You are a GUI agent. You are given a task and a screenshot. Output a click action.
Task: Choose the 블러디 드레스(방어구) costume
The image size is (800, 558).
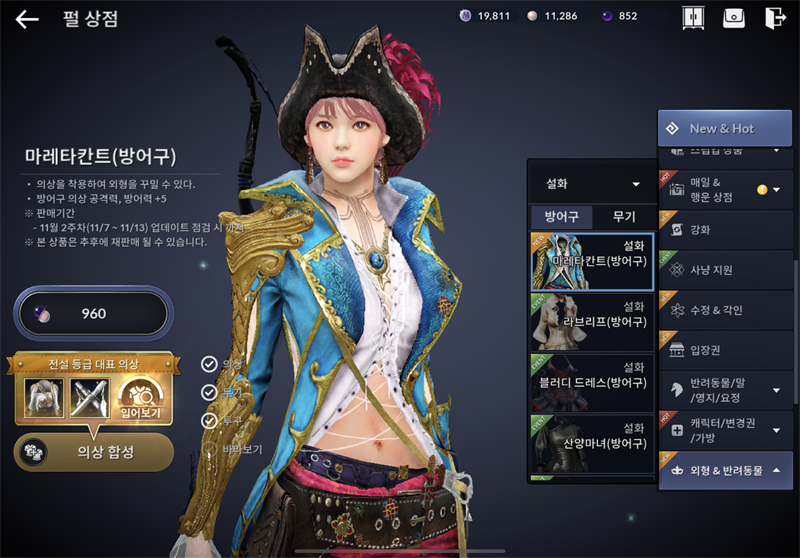point(591,382)
